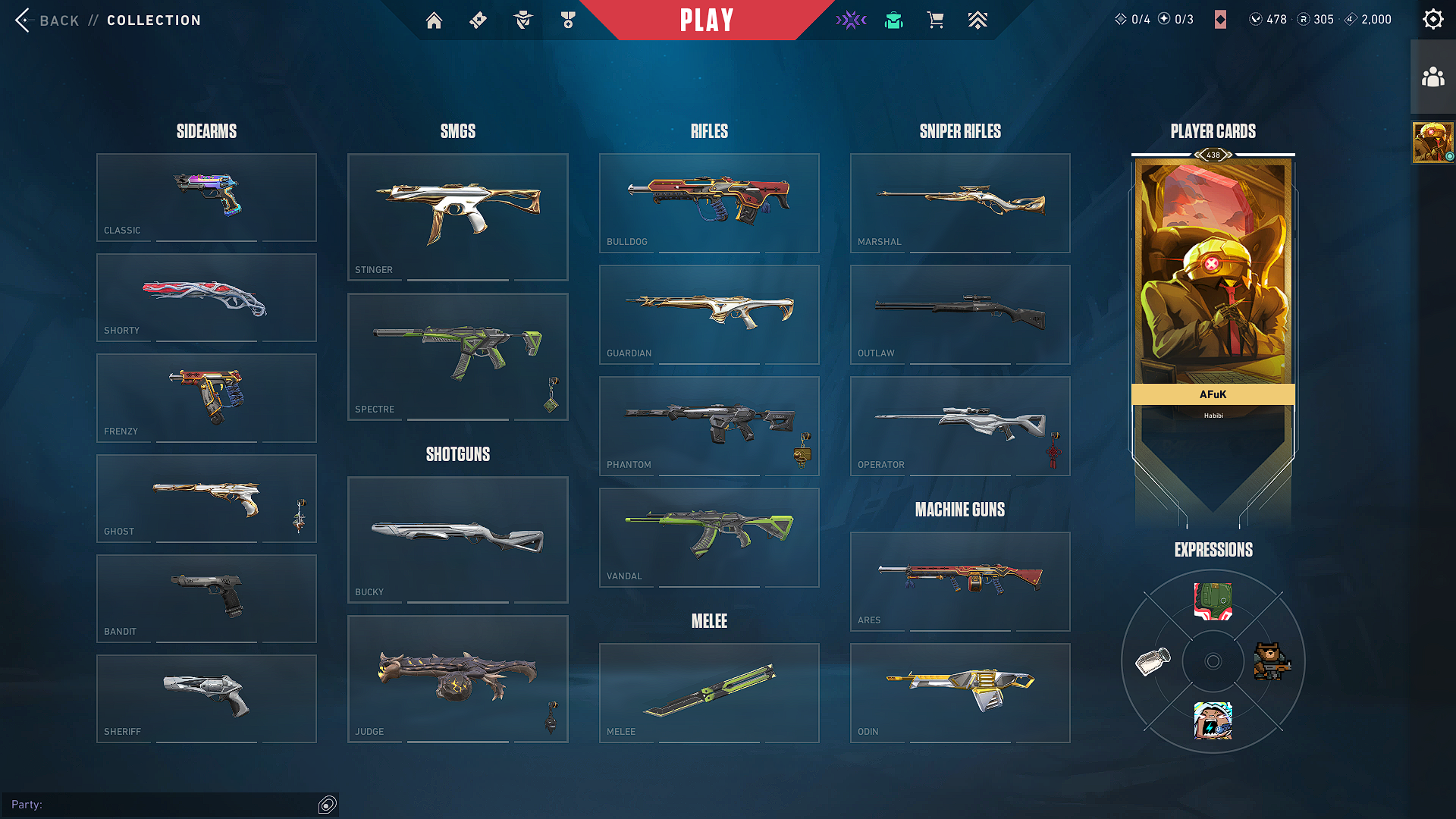
Task: Open the social friends panel
Action: point(1432,77)
